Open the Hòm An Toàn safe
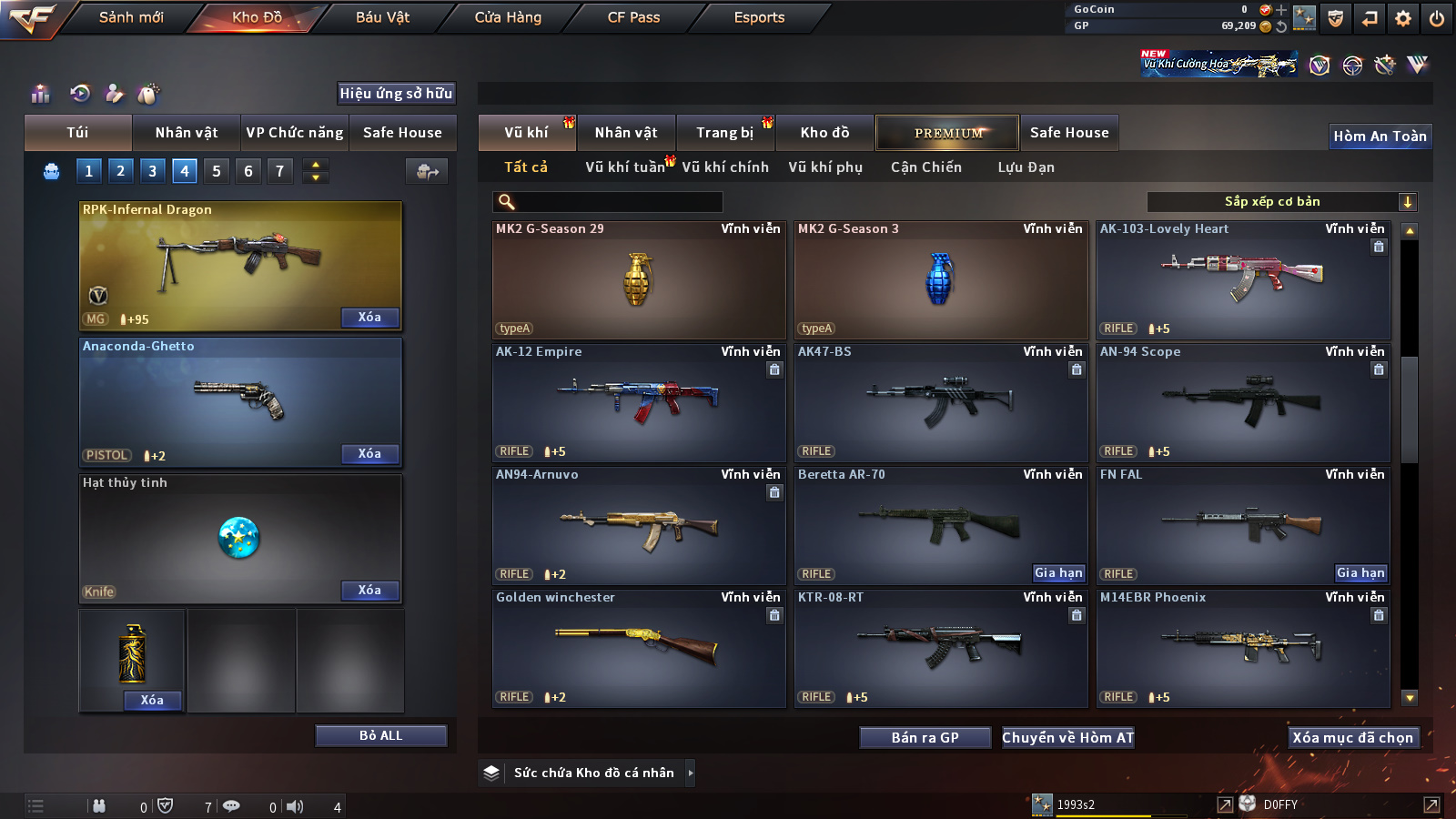 pos(1380,136)
